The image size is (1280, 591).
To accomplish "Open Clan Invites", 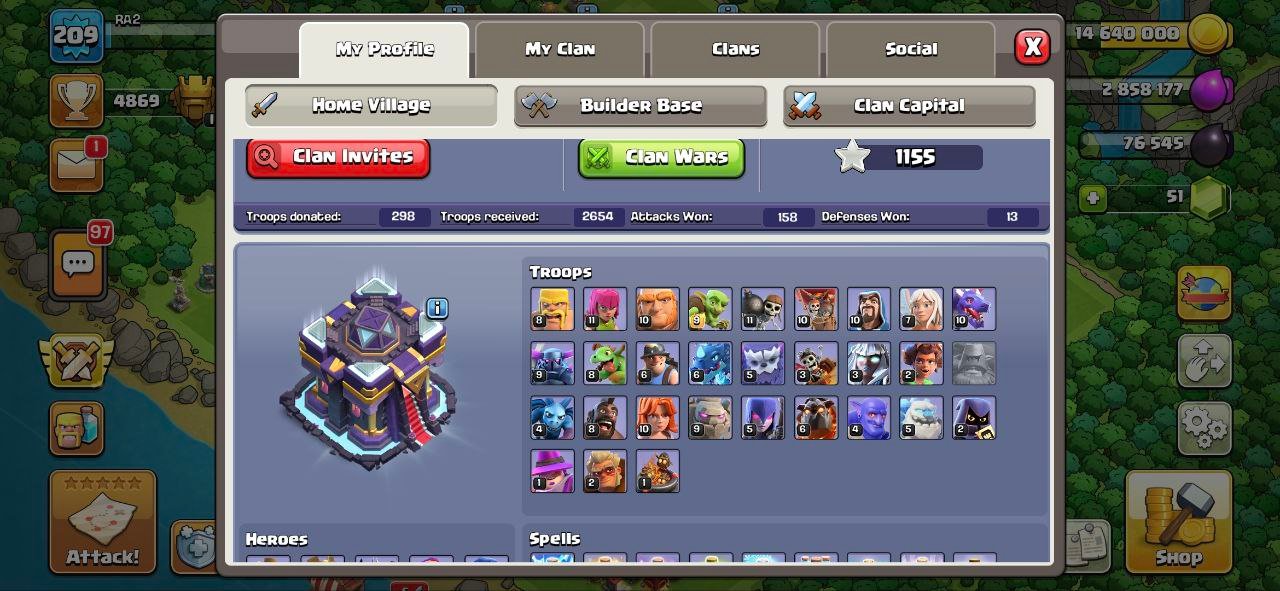I will (338, 157).
